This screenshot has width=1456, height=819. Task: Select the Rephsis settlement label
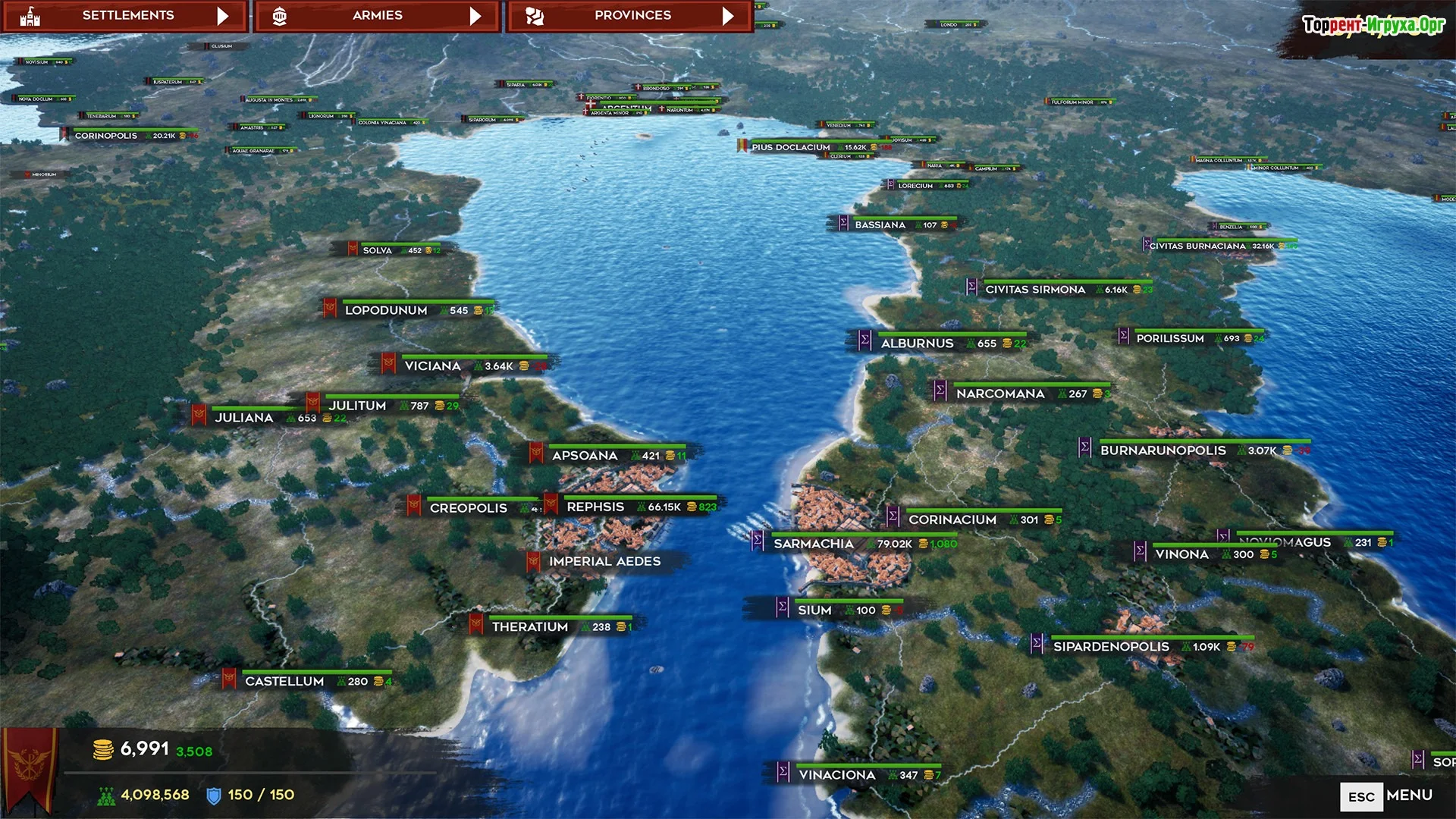[596, 507]
